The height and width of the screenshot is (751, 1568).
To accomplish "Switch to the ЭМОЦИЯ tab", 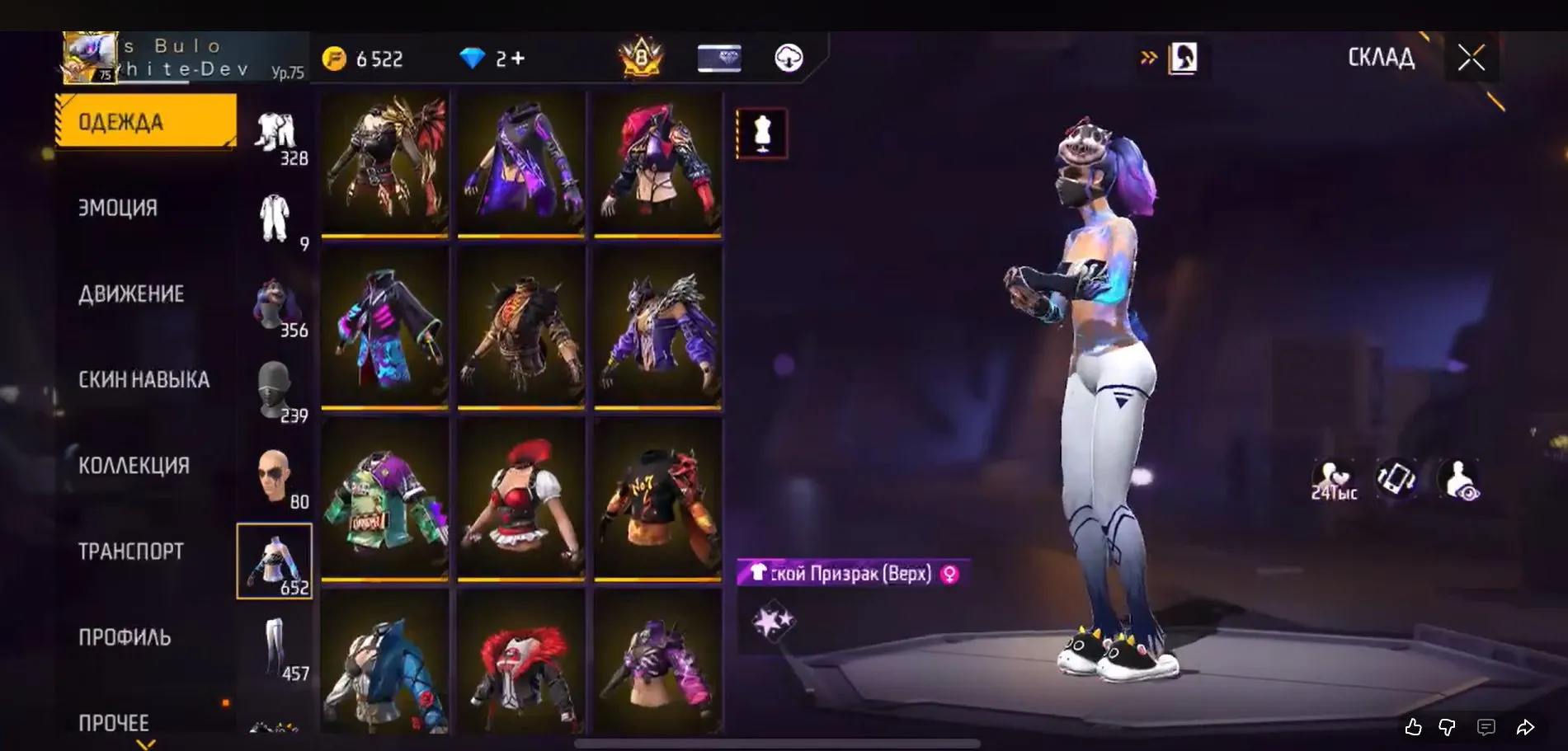I will tap(118, 208).
